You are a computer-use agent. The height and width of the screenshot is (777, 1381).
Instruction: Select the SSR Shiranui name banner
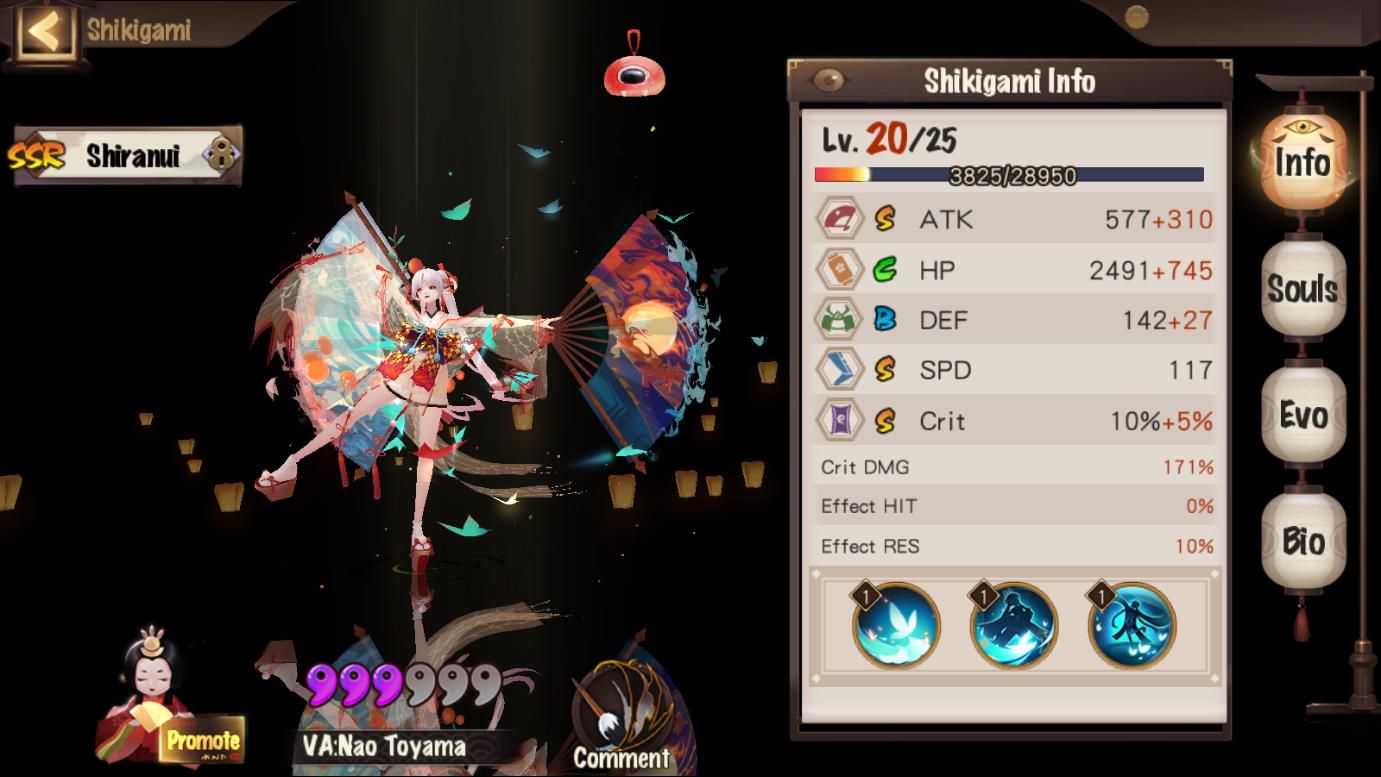point(126,155)
